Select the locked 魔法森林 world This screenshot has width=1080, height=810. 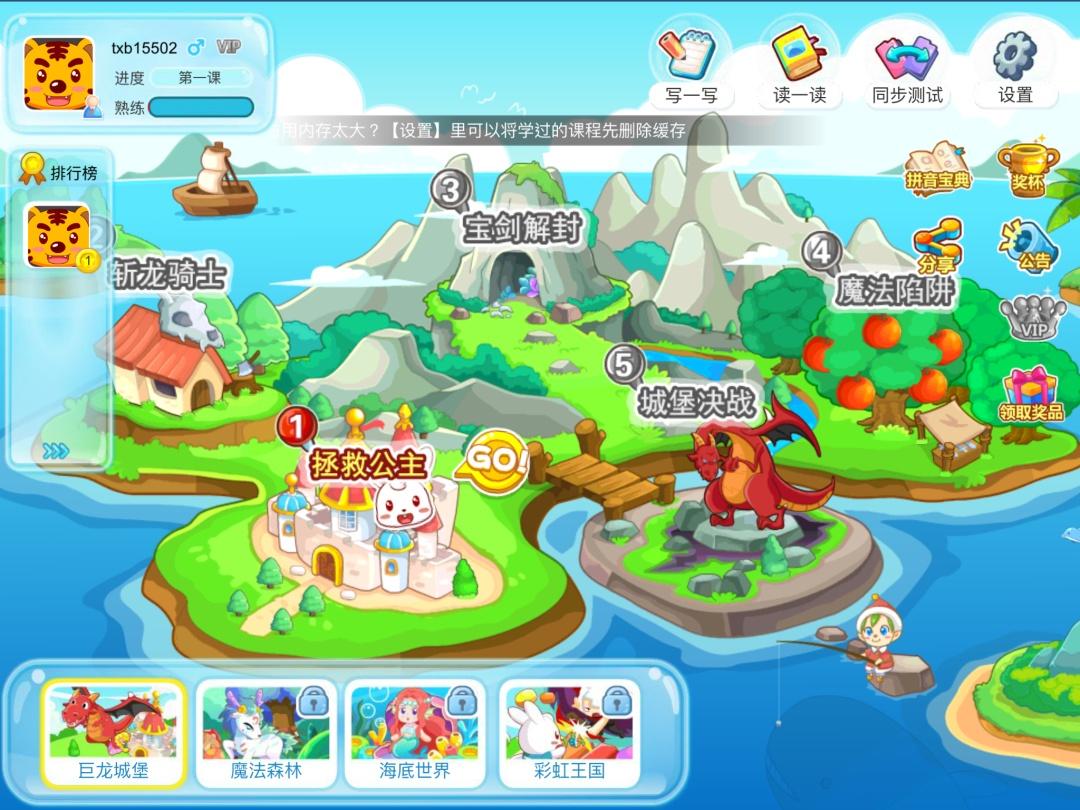coord(266,733)
